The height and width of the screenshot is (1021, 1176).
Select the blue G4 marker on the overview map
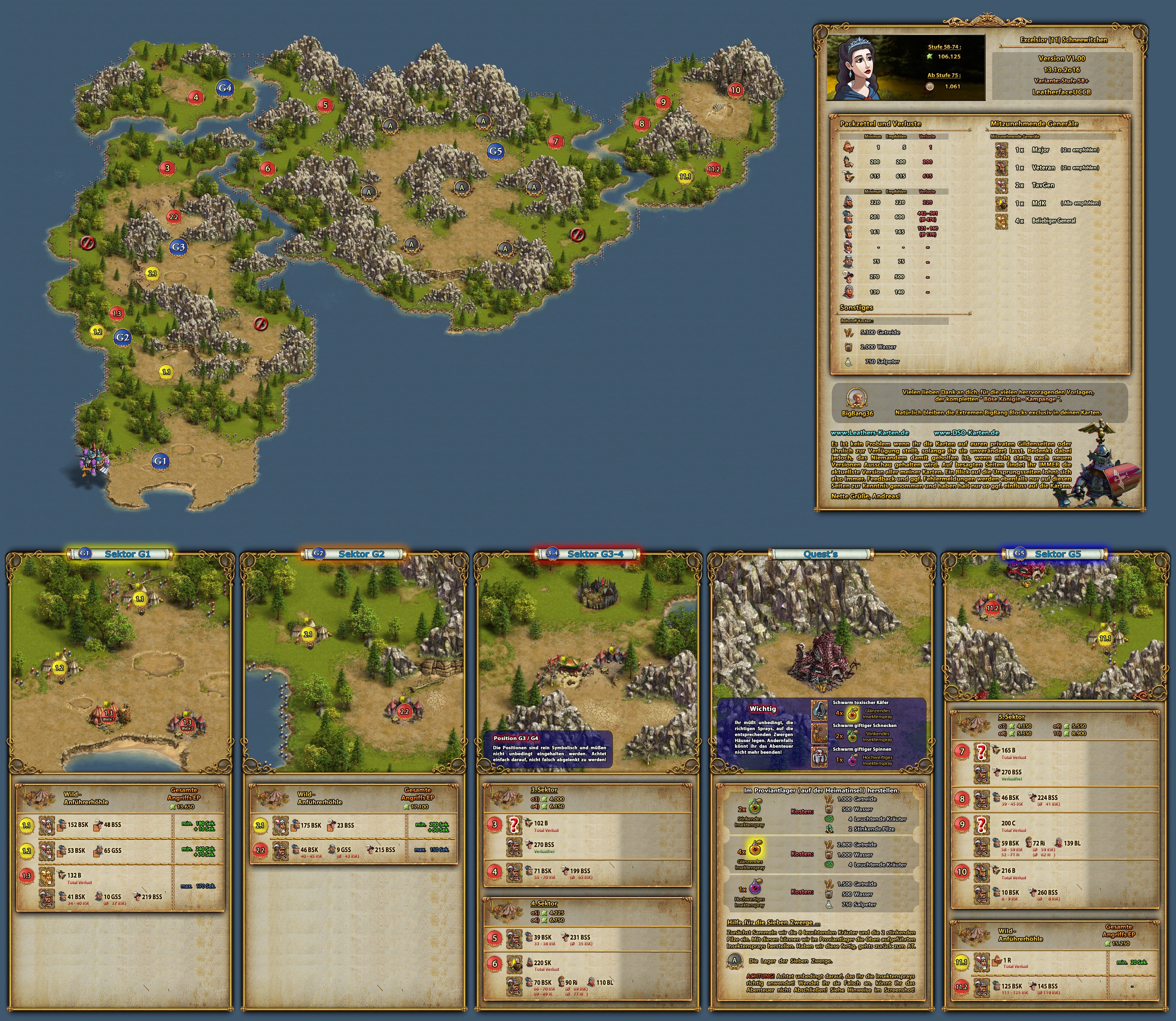[225, 88]
